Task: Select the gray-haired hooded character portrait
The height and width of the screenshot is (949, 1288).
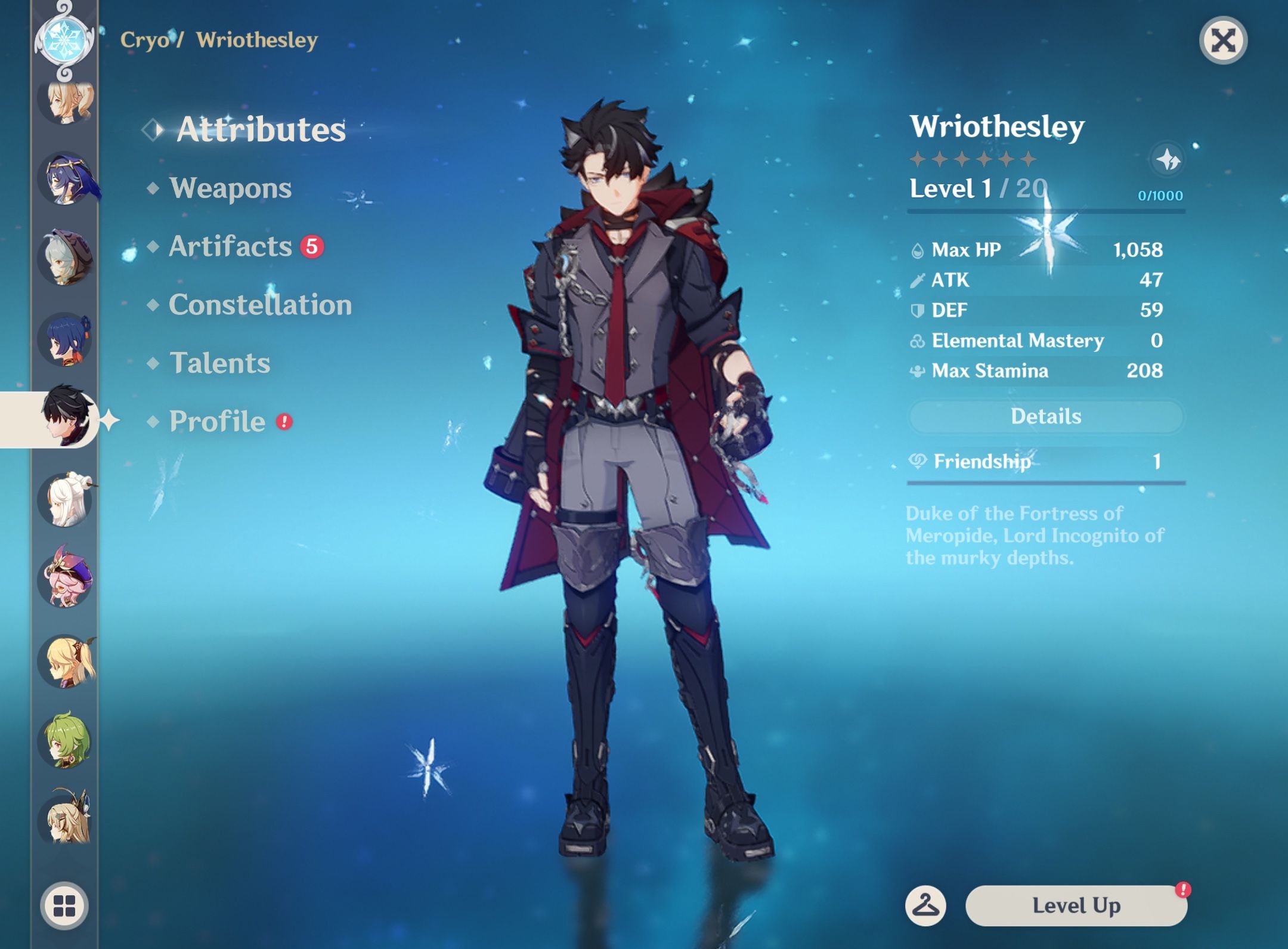Action: 66,258
